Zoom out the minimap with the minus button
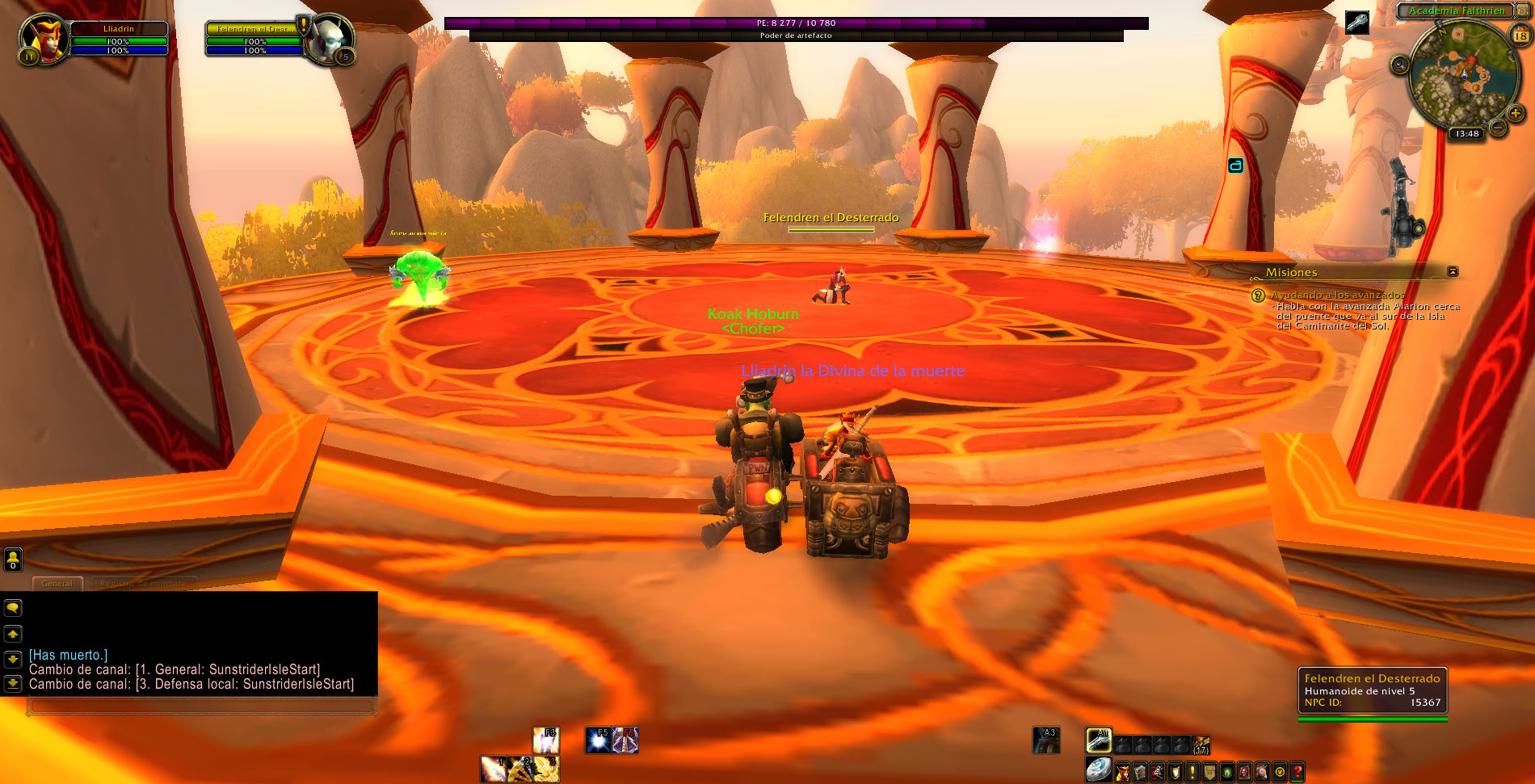1535x784 pixels. (x=1498, y=128)
